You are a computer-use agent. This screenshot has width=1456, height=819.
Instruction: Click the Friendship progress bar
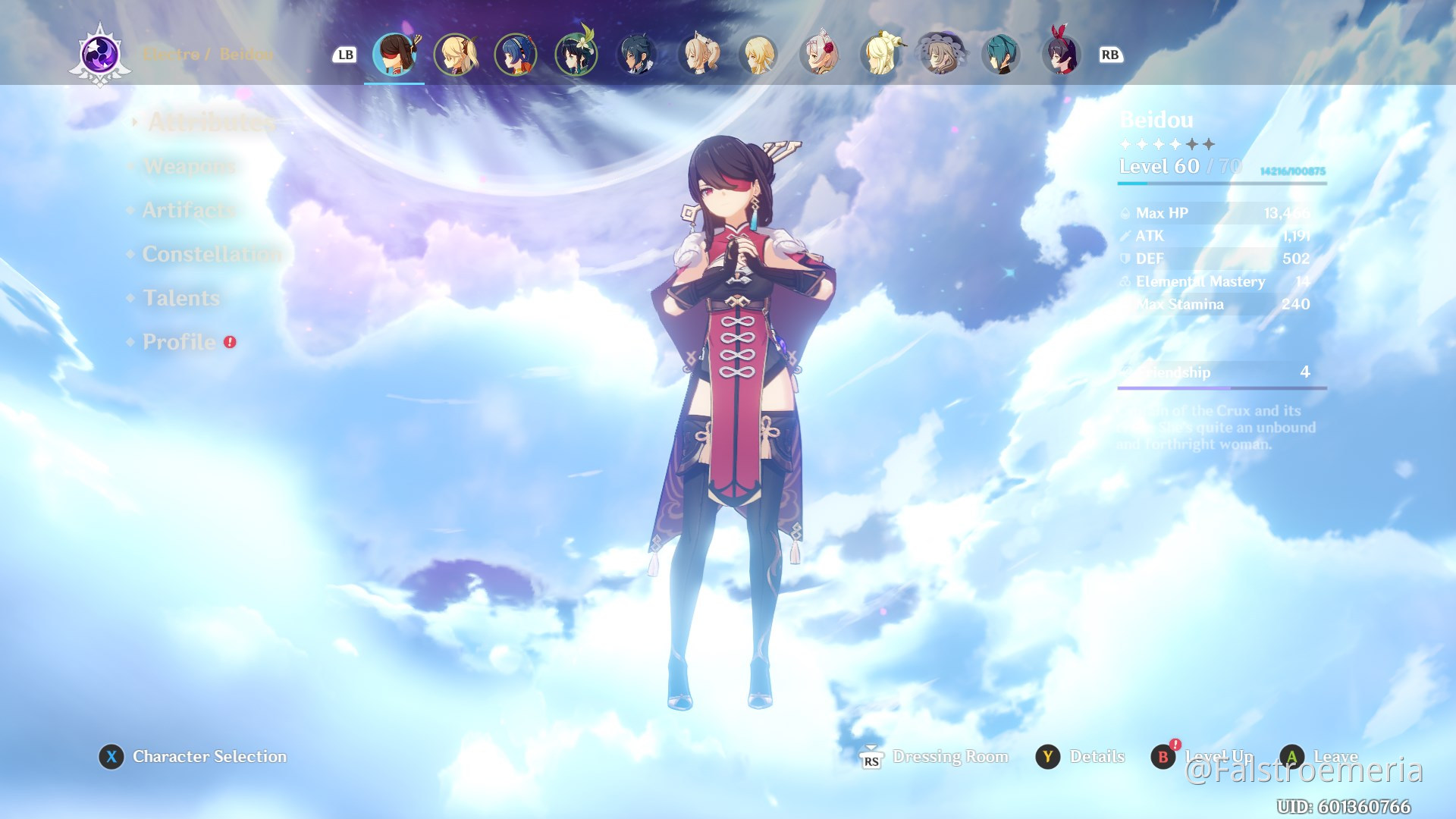pos(1221,389)
